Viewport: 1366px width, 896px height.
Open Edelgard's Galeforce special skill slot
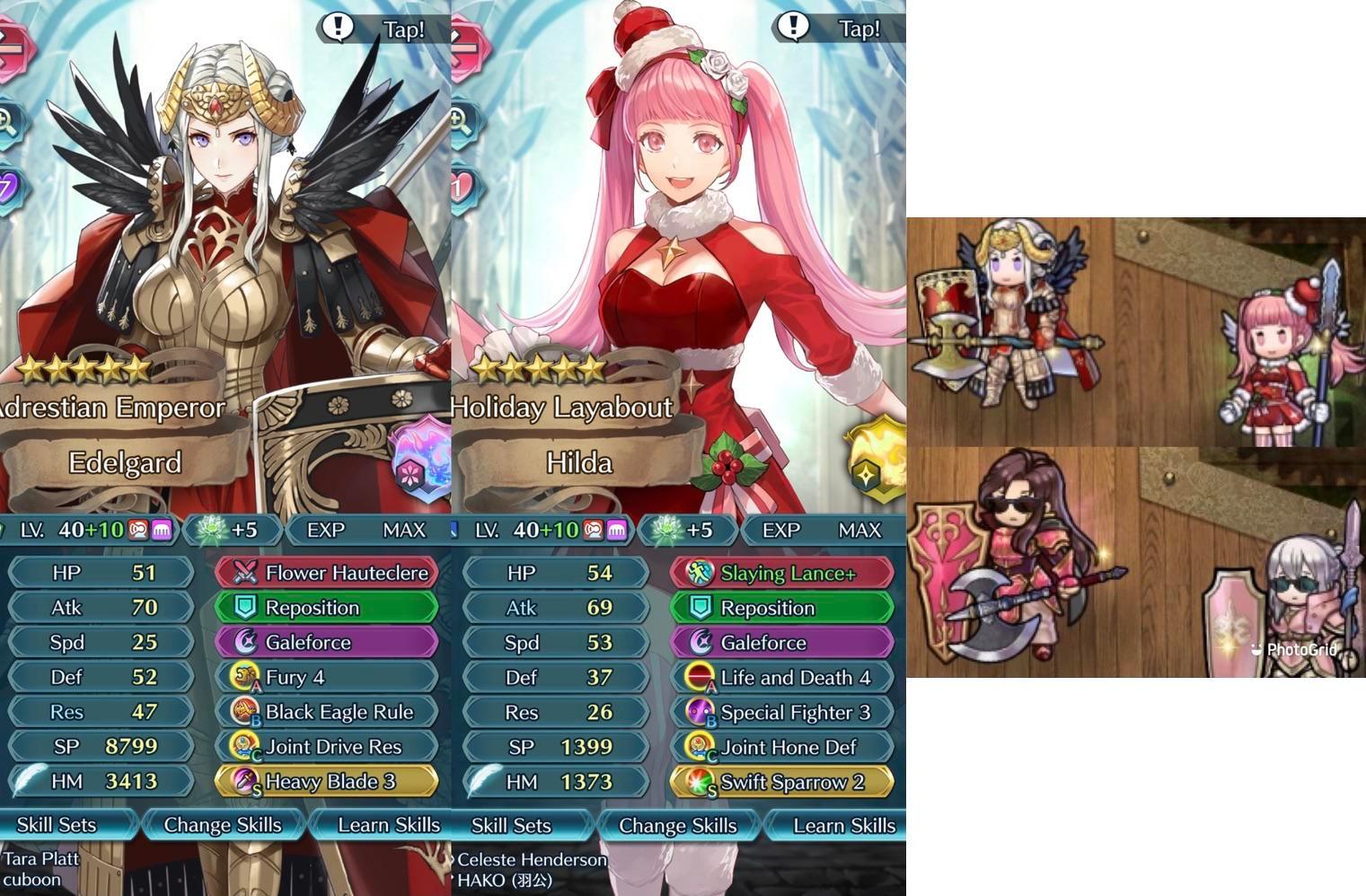326,642
